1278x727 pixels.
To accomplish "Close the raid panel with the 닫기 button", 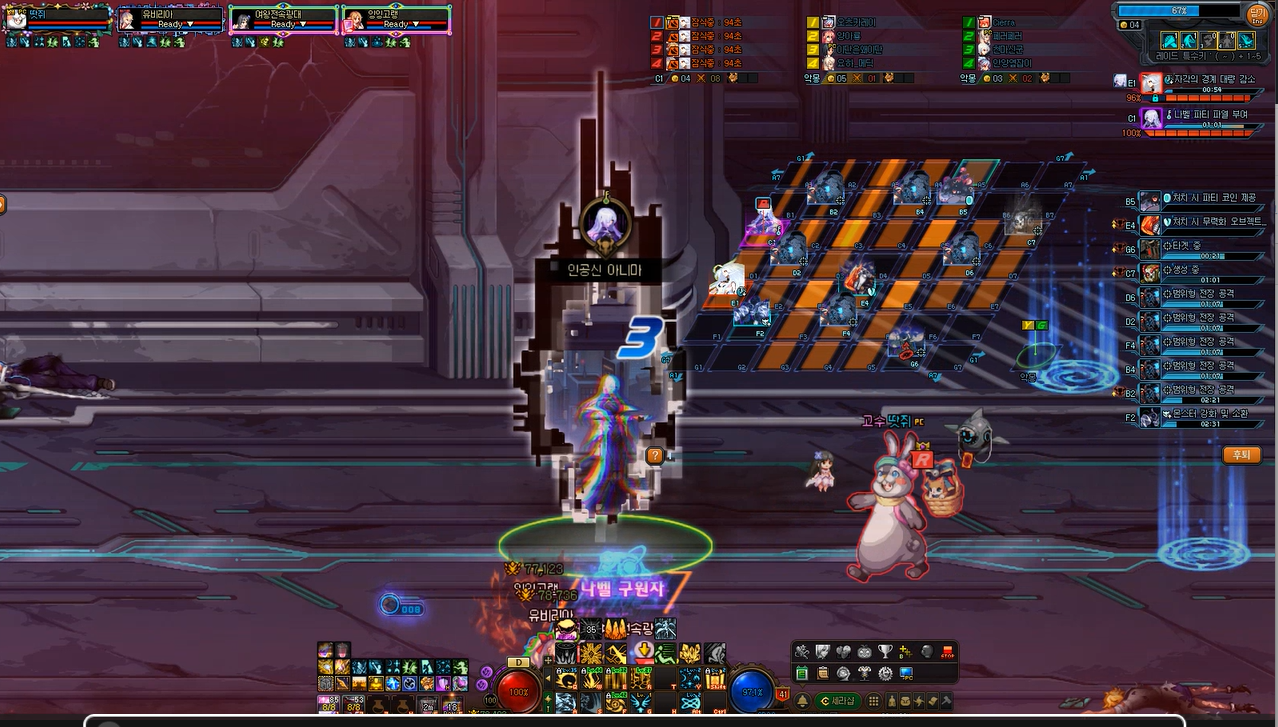I will coord(1257,16).
